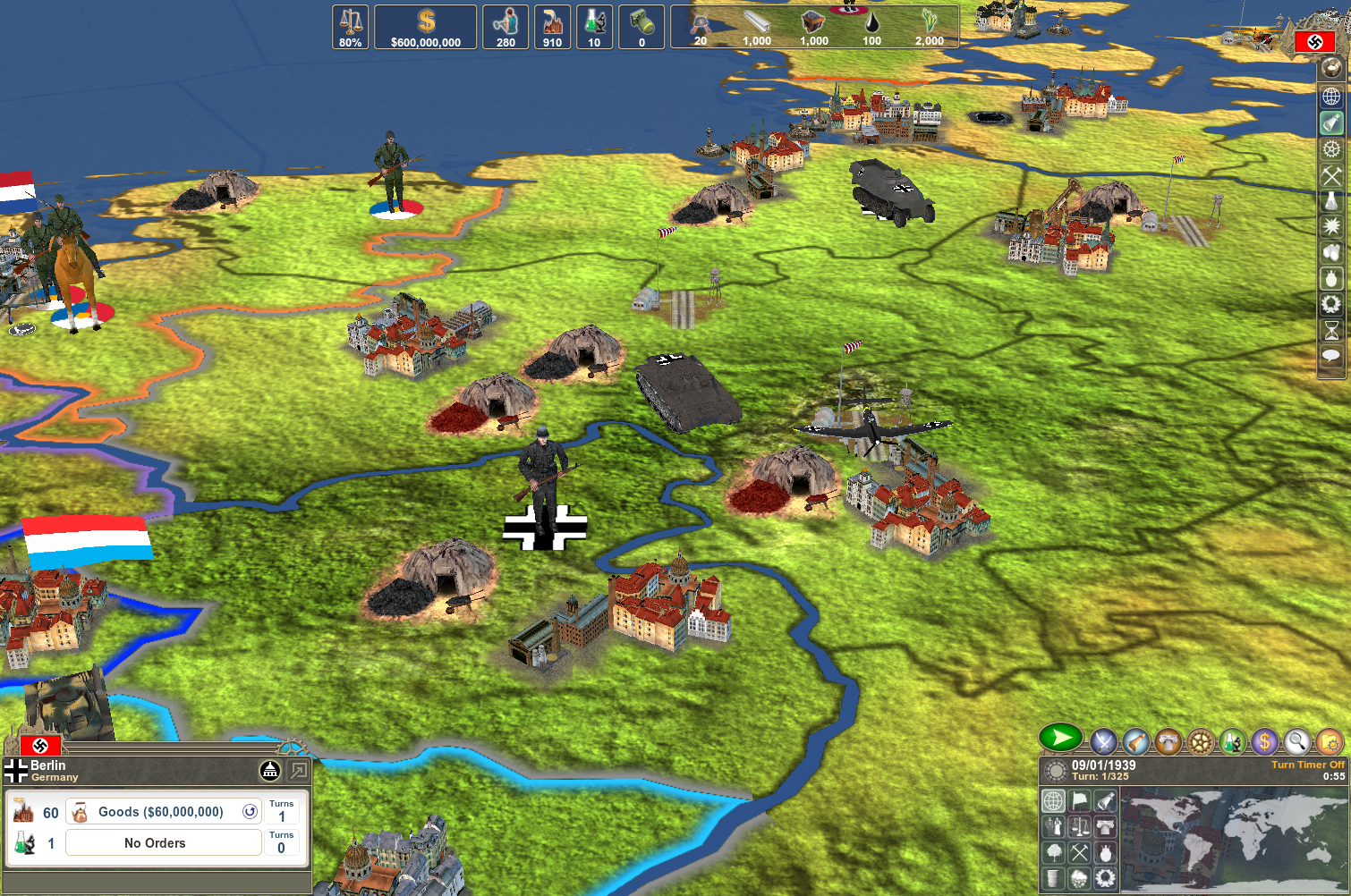Click the world minimap
This screenshot has height=896, width=1351.
pyautogui.click(x=1233, y=839)
